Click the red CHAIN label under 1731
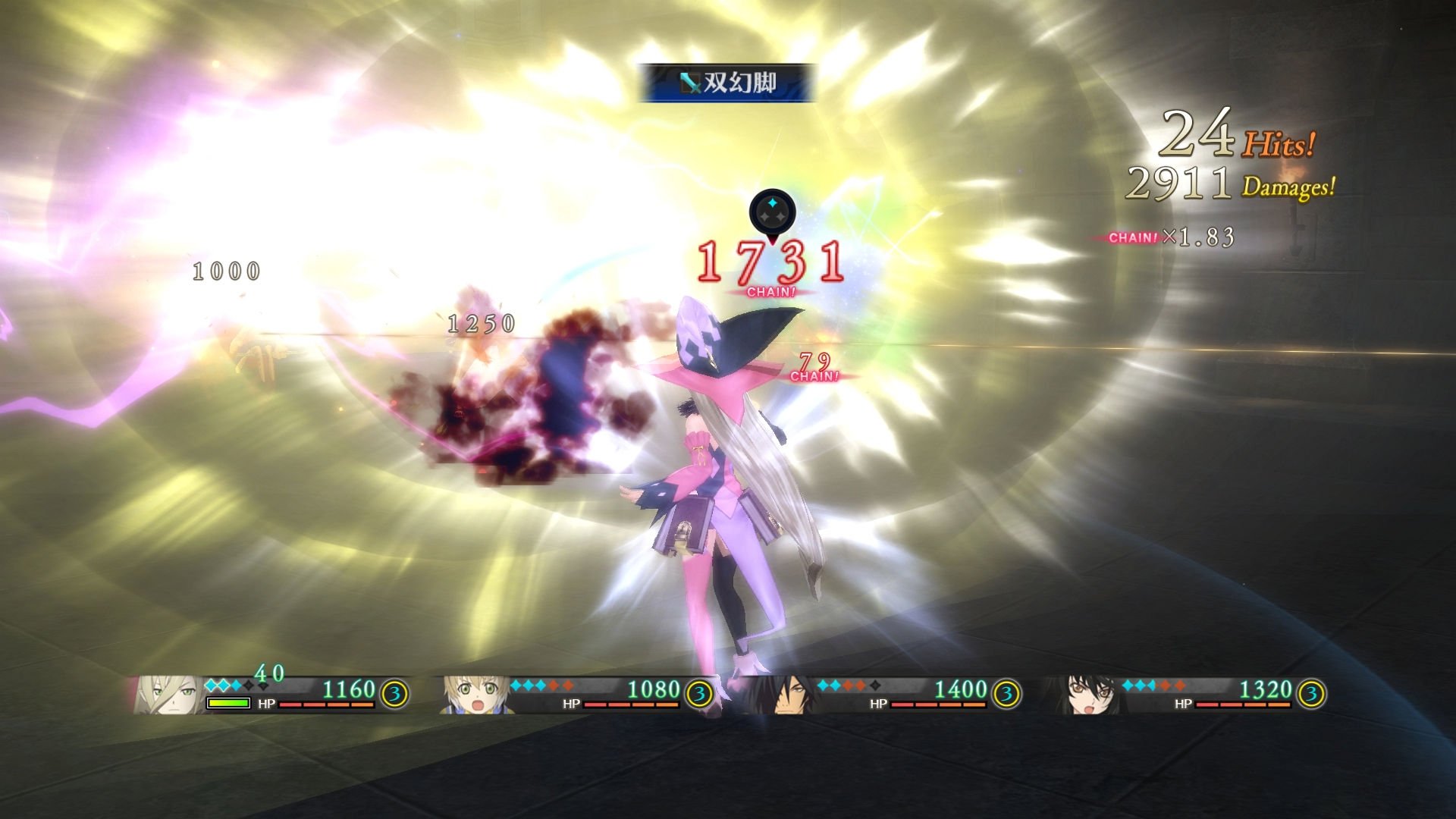The image size is (1456, 819). point(771,290)
